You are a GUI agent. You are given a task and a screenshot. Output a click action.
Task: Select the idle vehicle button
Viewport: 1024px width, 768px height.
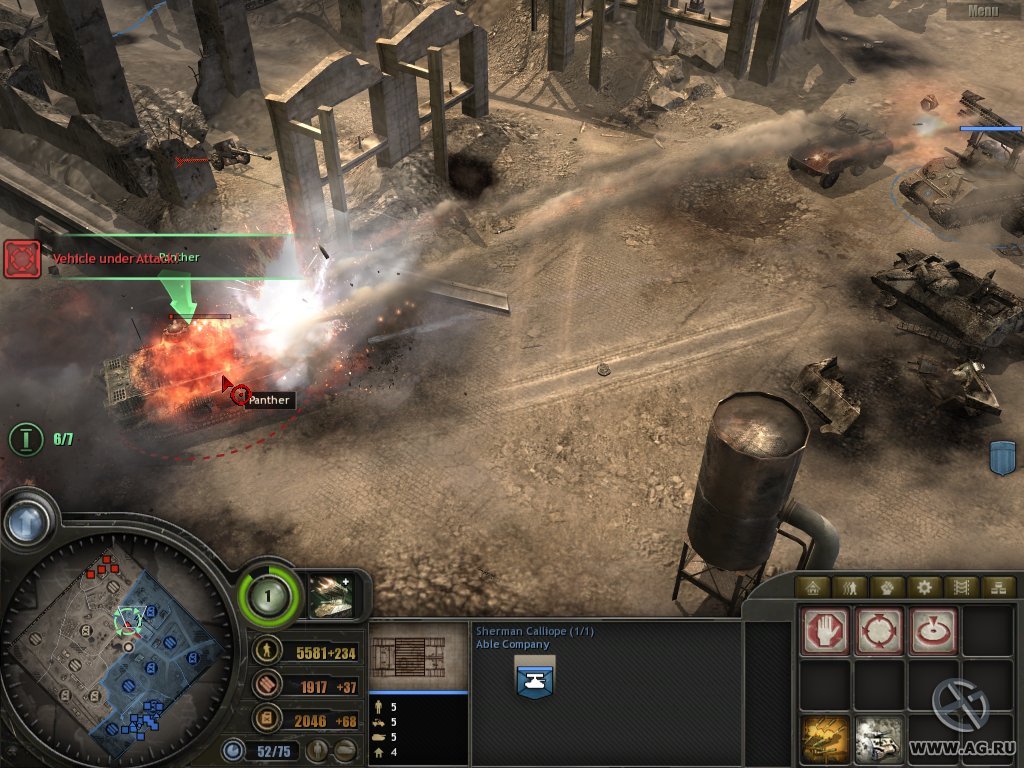(x=345, y=749)
